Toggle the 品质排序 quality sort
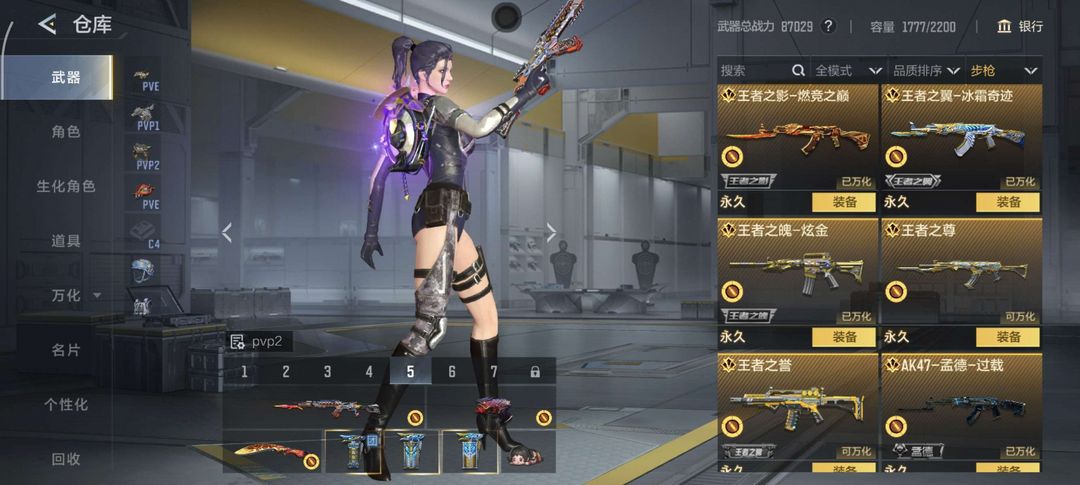 tap(917, 70)
